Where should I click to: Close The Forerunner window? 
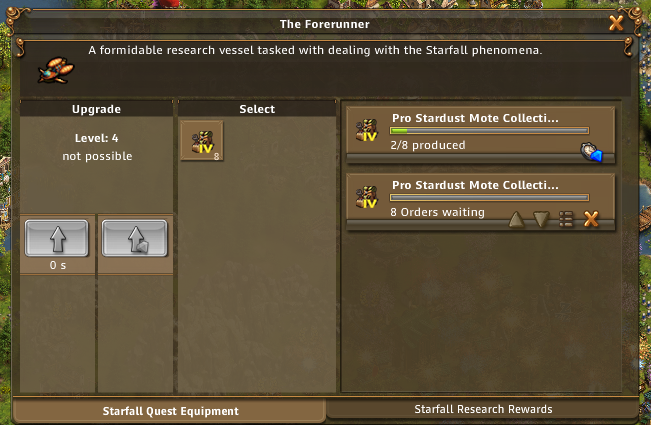click(617, 22)
